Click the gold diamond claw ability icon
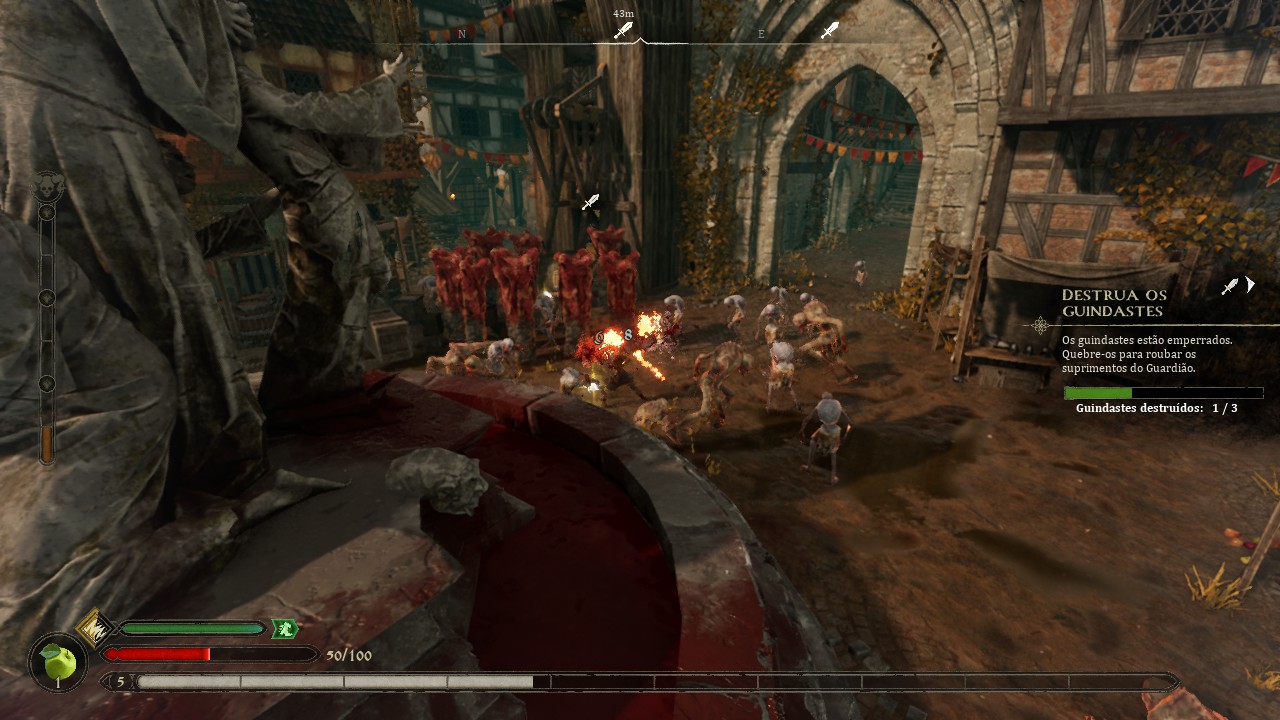Image resolution: width=1280 pixels, height=720 pixels. tap(95, 628)
